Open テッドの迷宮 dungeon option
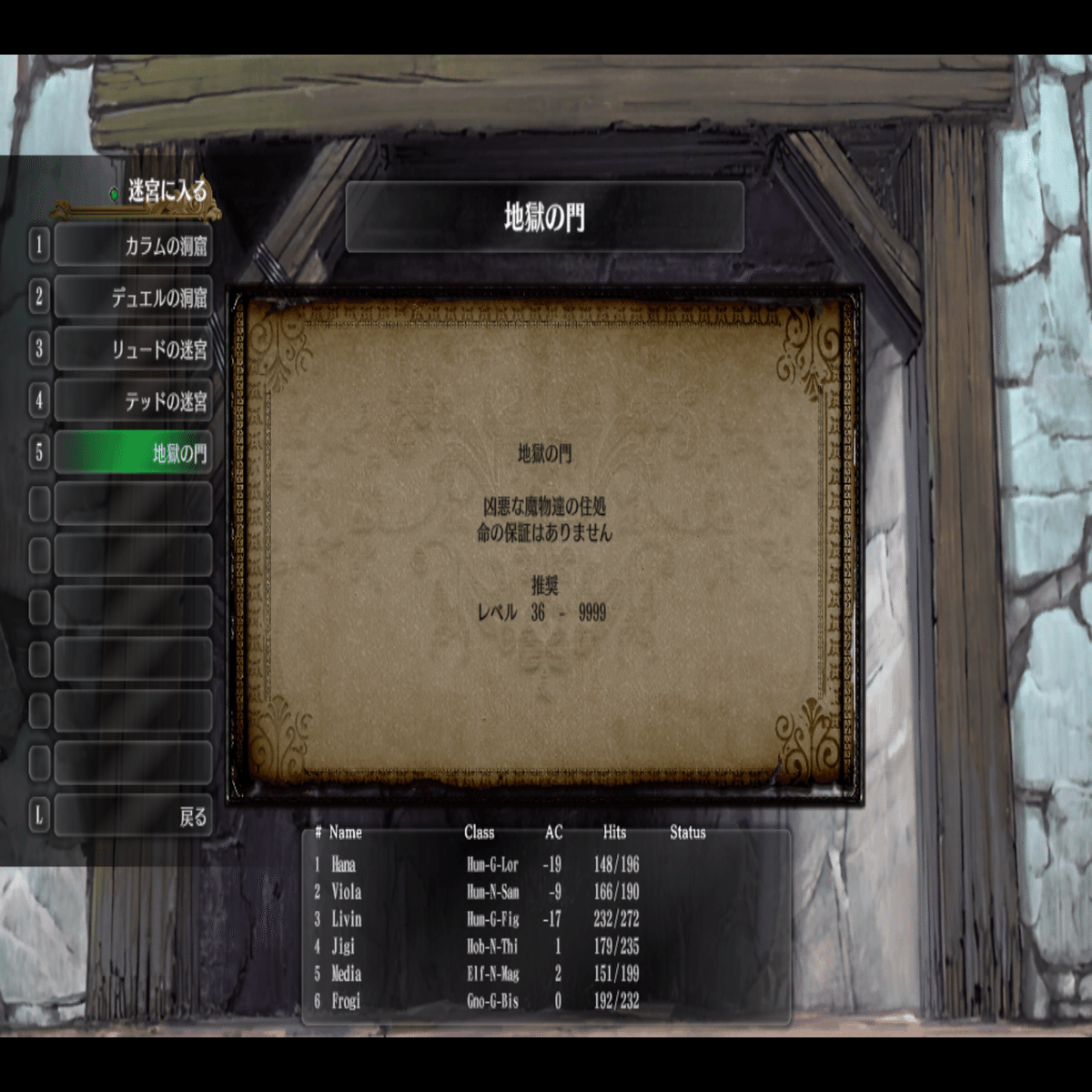 pos(133,401)
